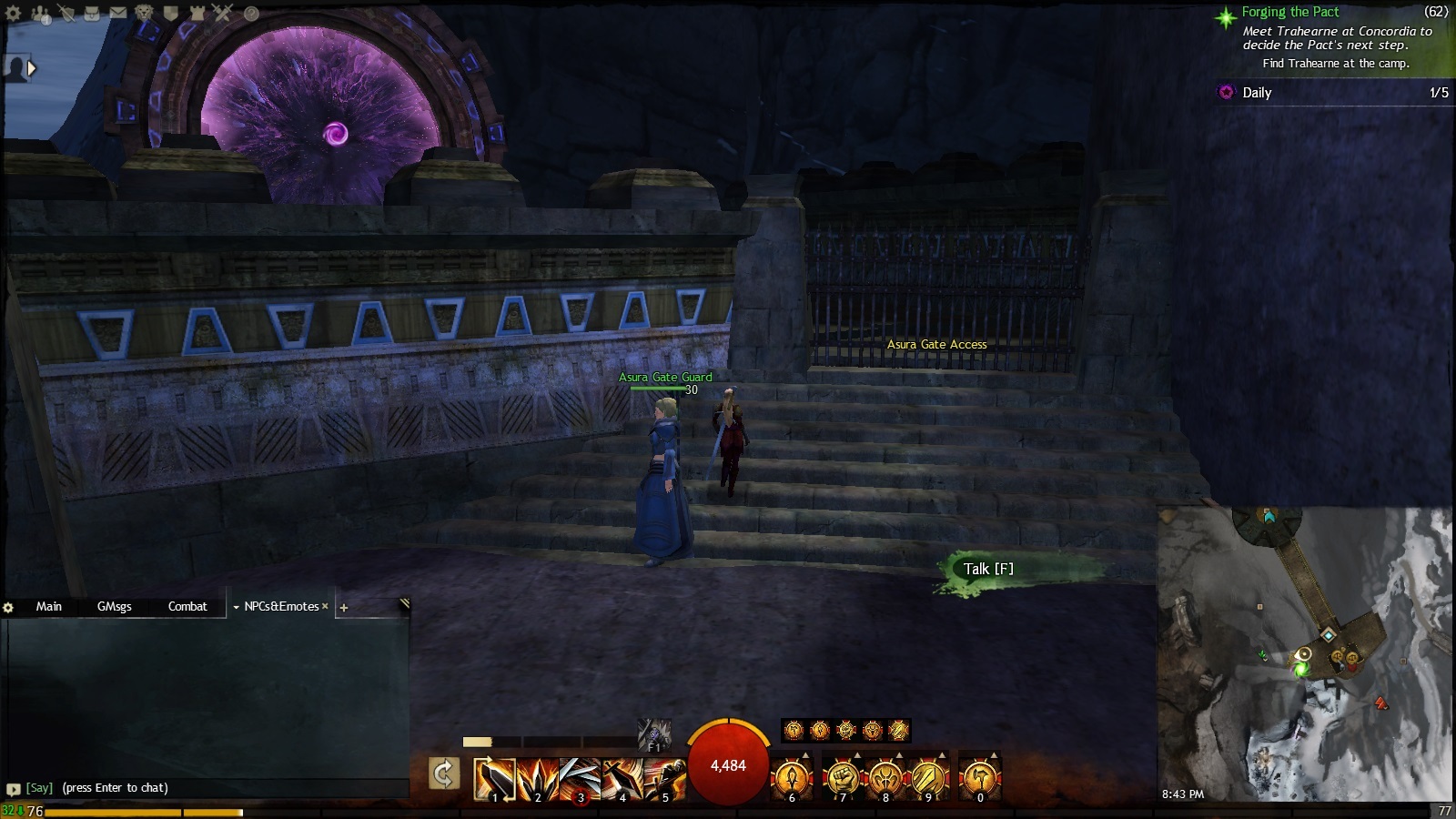Select the Forging the Pact objective tracker
1456x819 pixels.
pyautogui.click(x=1290, y=12)
